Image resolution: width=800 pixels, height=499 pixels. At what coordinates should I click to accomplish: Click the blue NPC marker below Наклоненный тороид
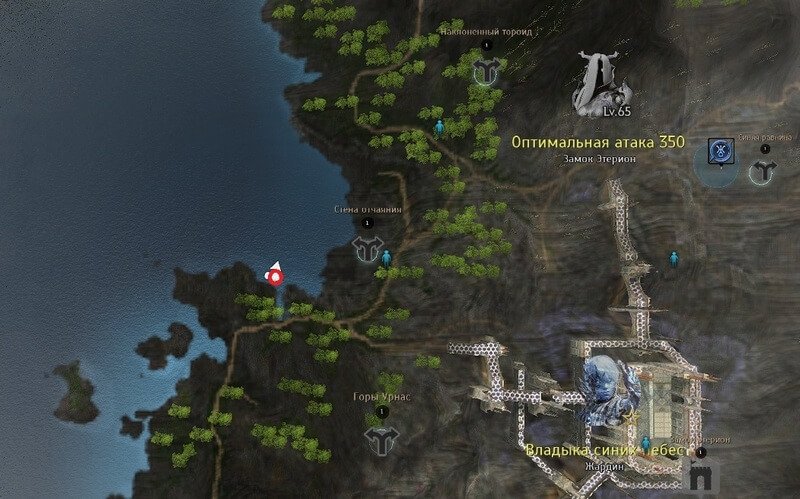(438, 127)
